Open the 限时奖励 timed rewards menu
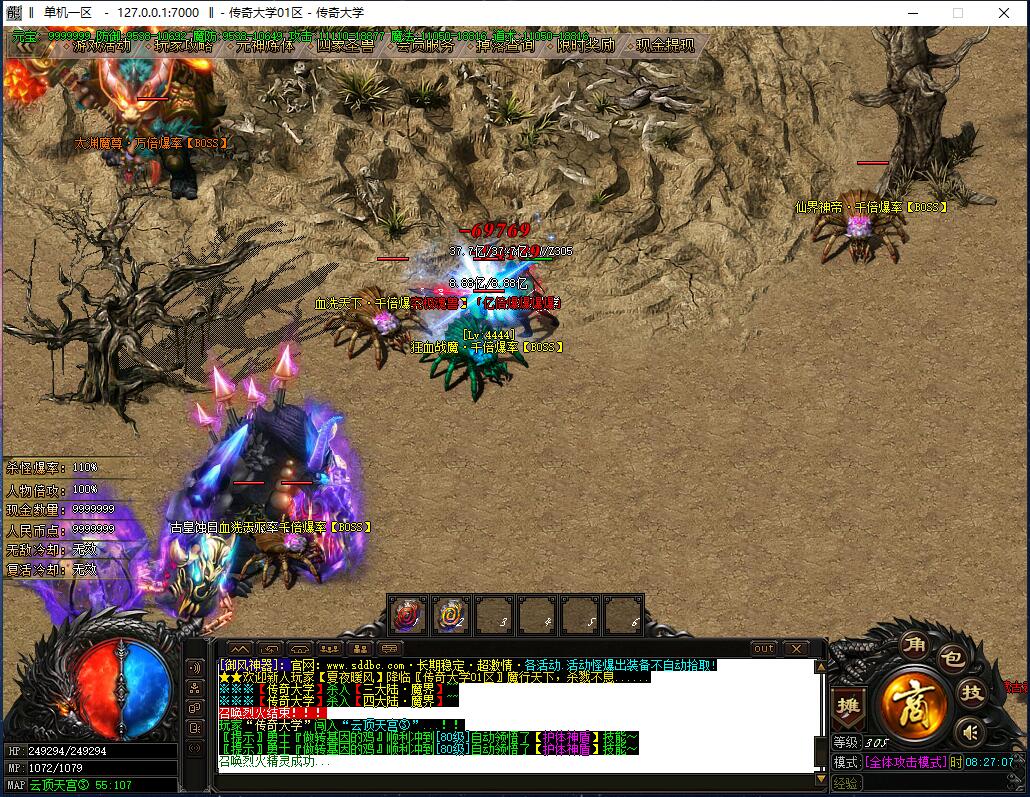Image resolution: width=1030 pixels, height=797 pixels. pyautogui.click(x=585, y=45)
